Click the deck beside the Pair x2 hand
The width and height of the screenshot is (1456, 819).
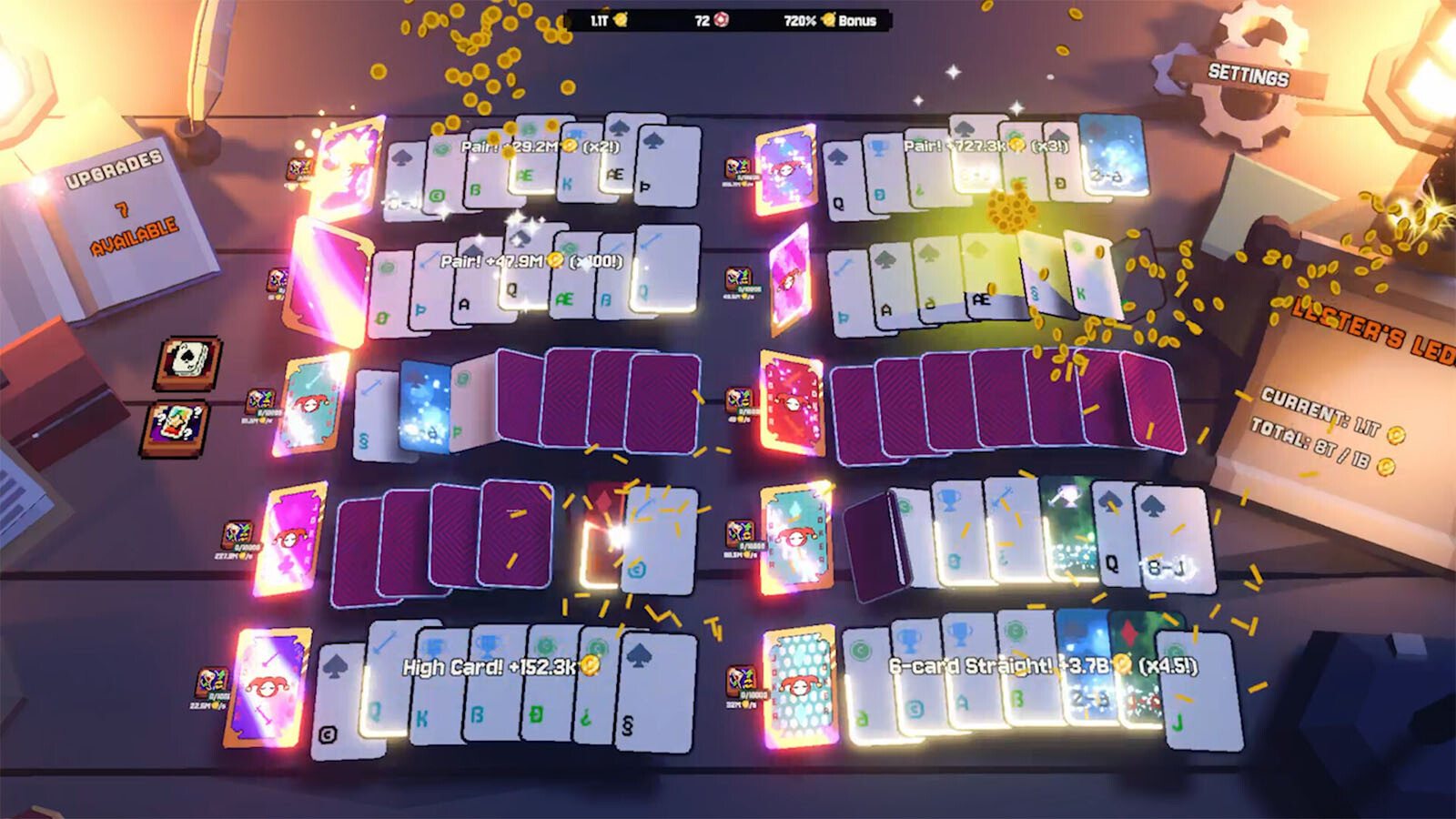pyautogui.click(x=347, y=170)
